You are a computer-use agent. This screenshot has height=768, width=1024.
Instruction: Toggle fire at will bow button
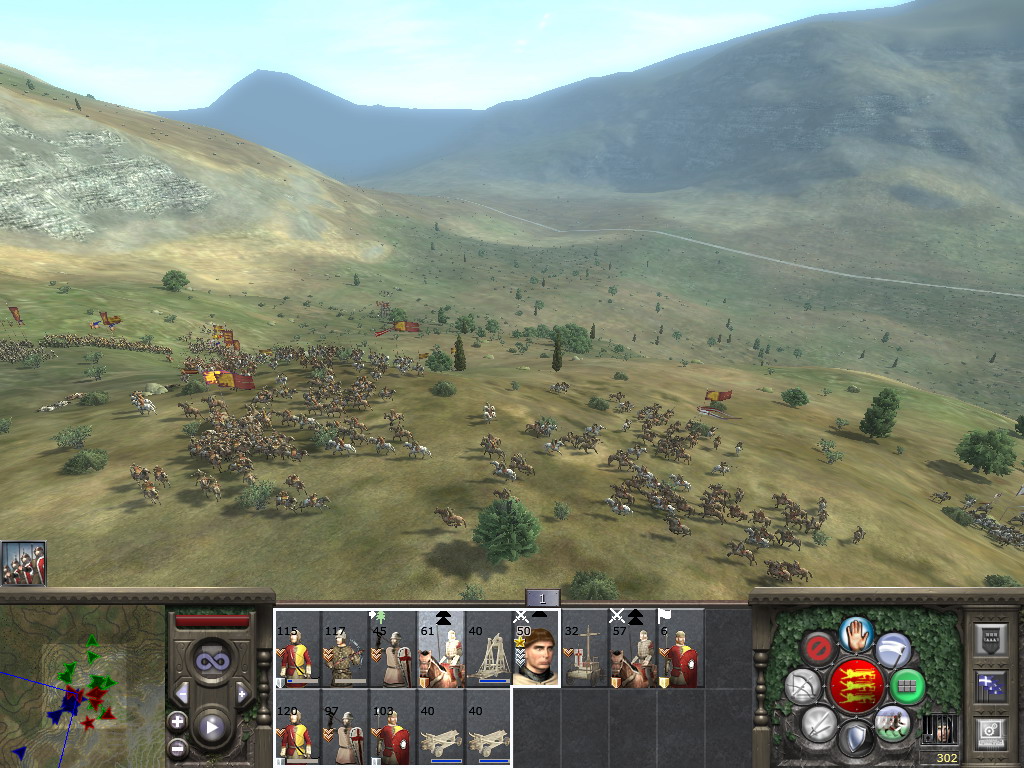coord(802,686)
